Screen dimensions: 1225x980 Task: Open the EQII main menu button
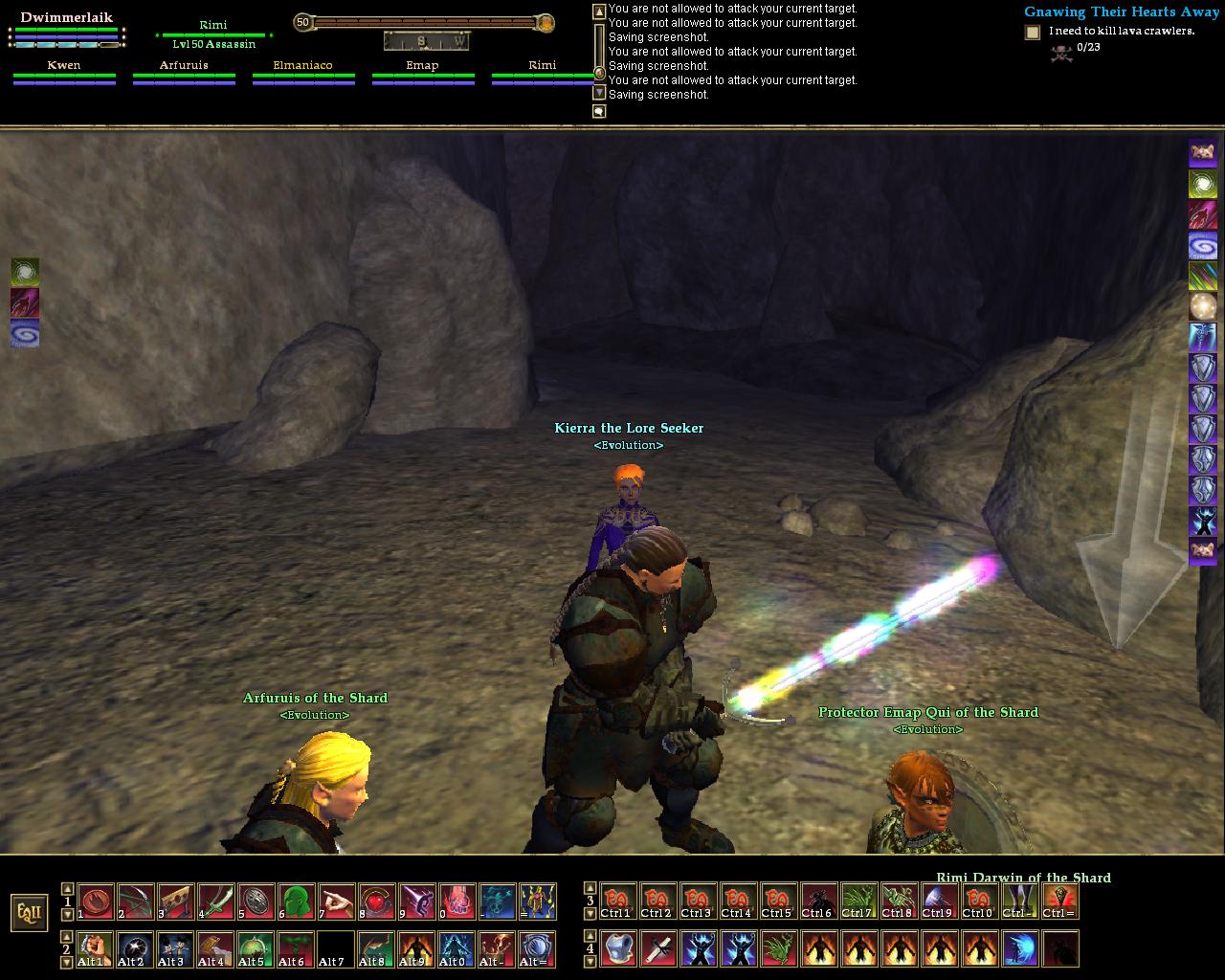29,912
